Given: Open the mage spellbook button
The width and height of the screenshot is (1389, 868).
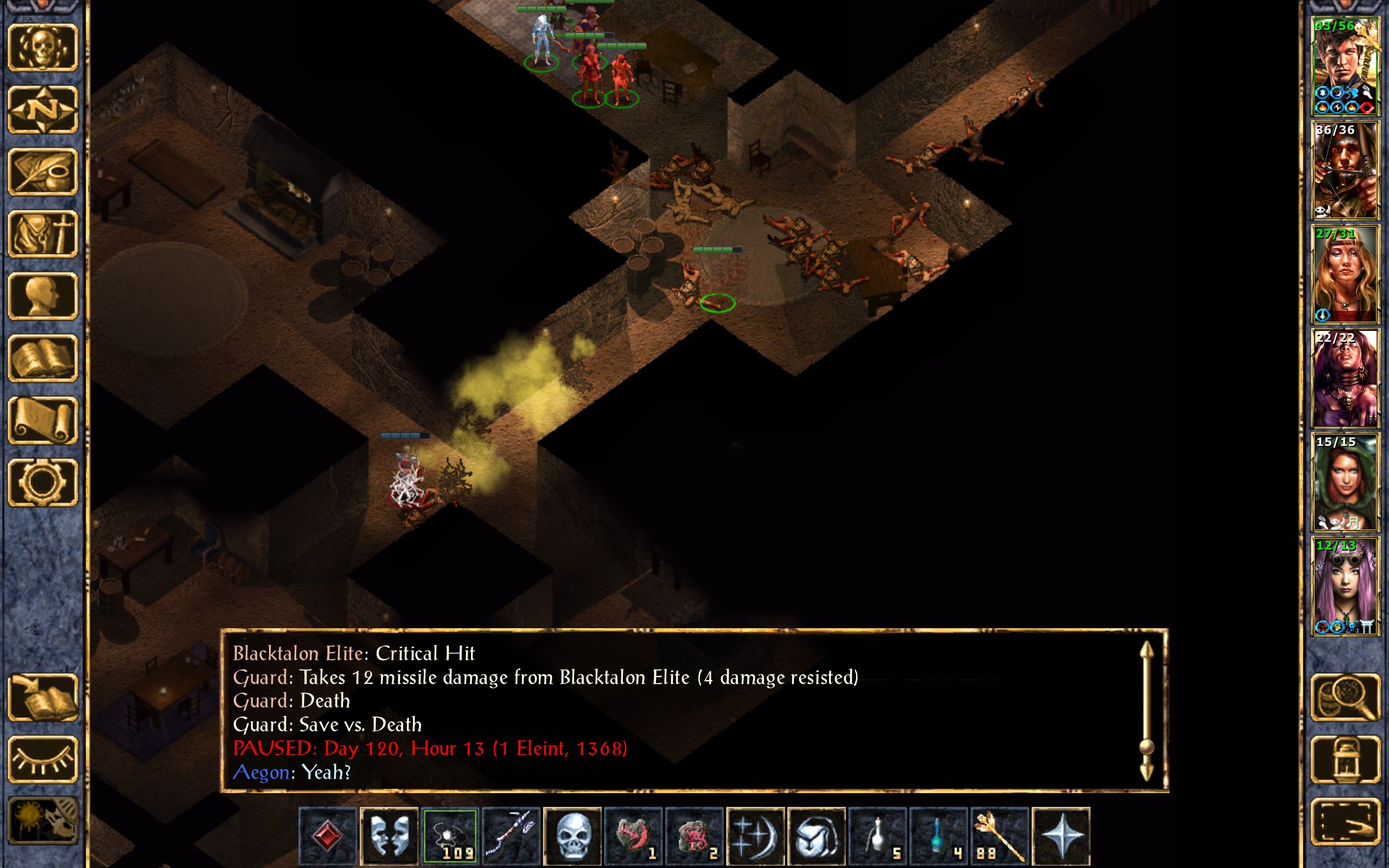Looking at the screenshot, I should click(43, 358).
